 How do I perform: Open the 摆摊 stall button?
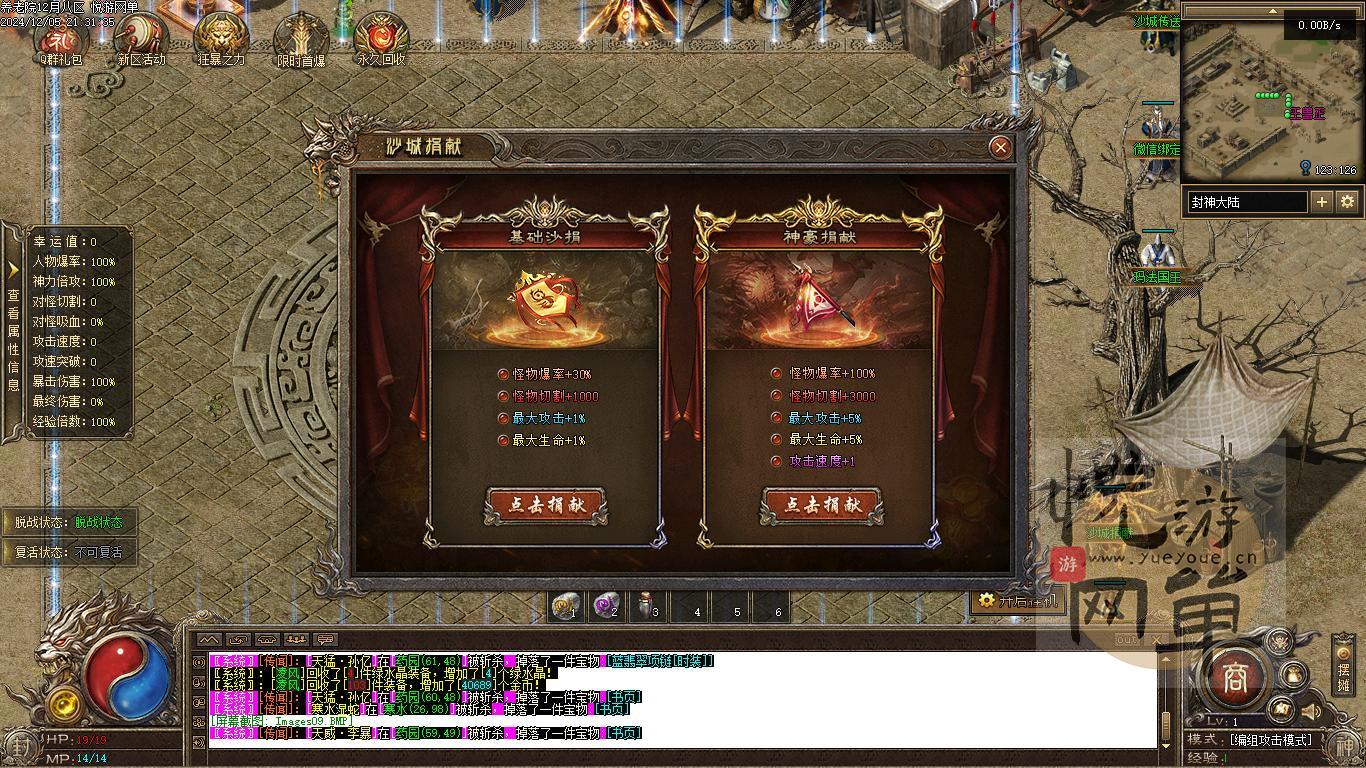[x=1344, y=673]
